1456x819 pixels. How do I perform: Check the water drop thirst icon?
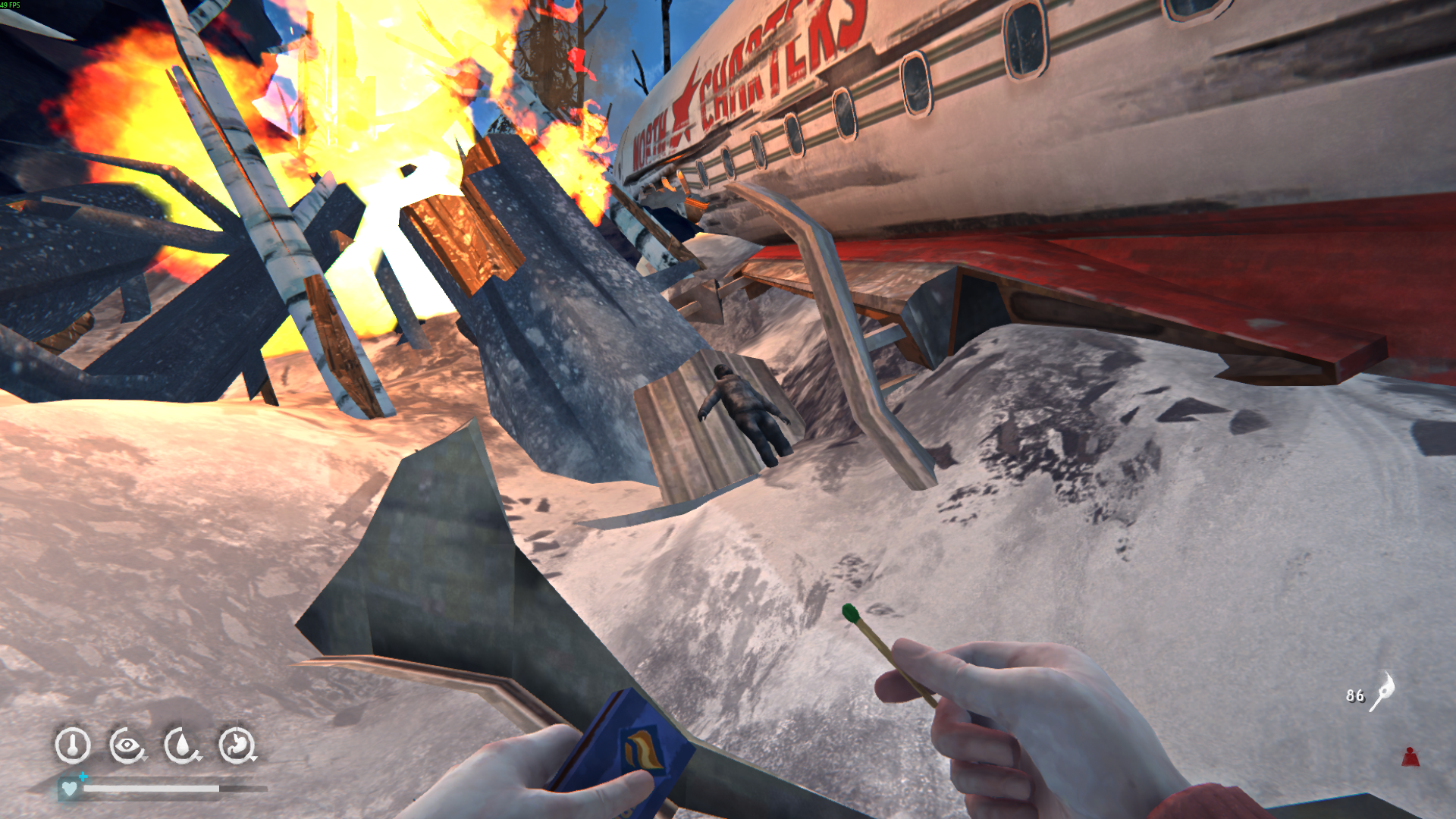[182, 745]
